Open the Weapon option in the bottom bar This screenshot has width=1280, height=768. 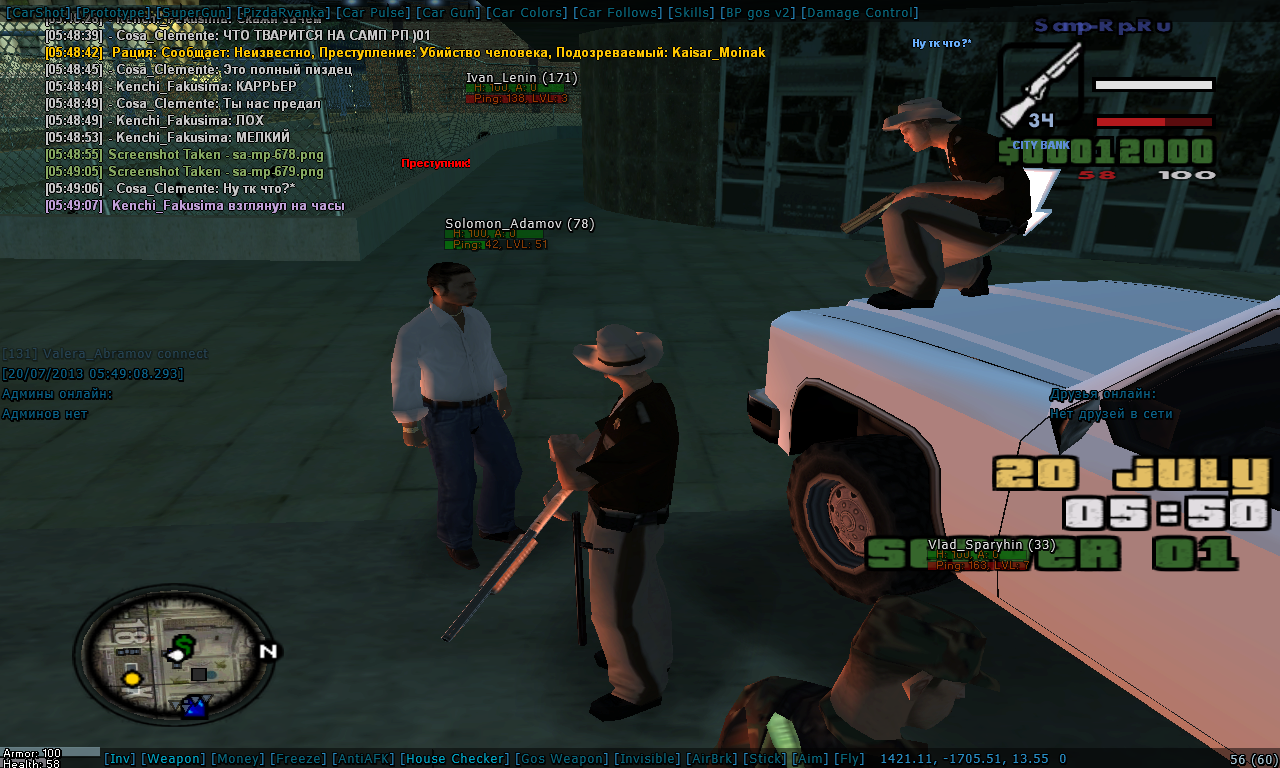pyautogui.click(x=173, y=759)
